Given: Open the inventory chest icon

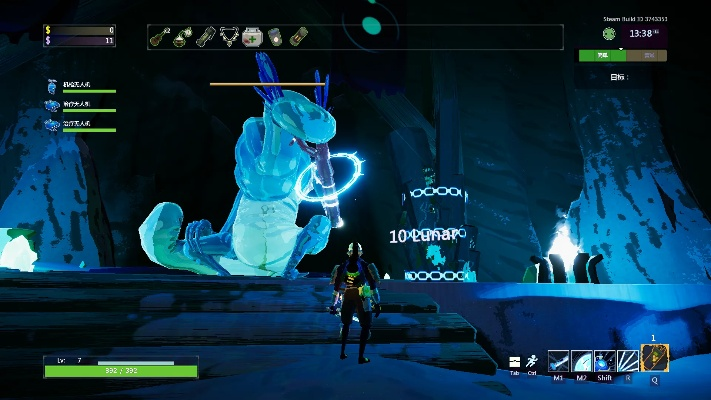Looking at the screenshot, I should tap(514, 361).
